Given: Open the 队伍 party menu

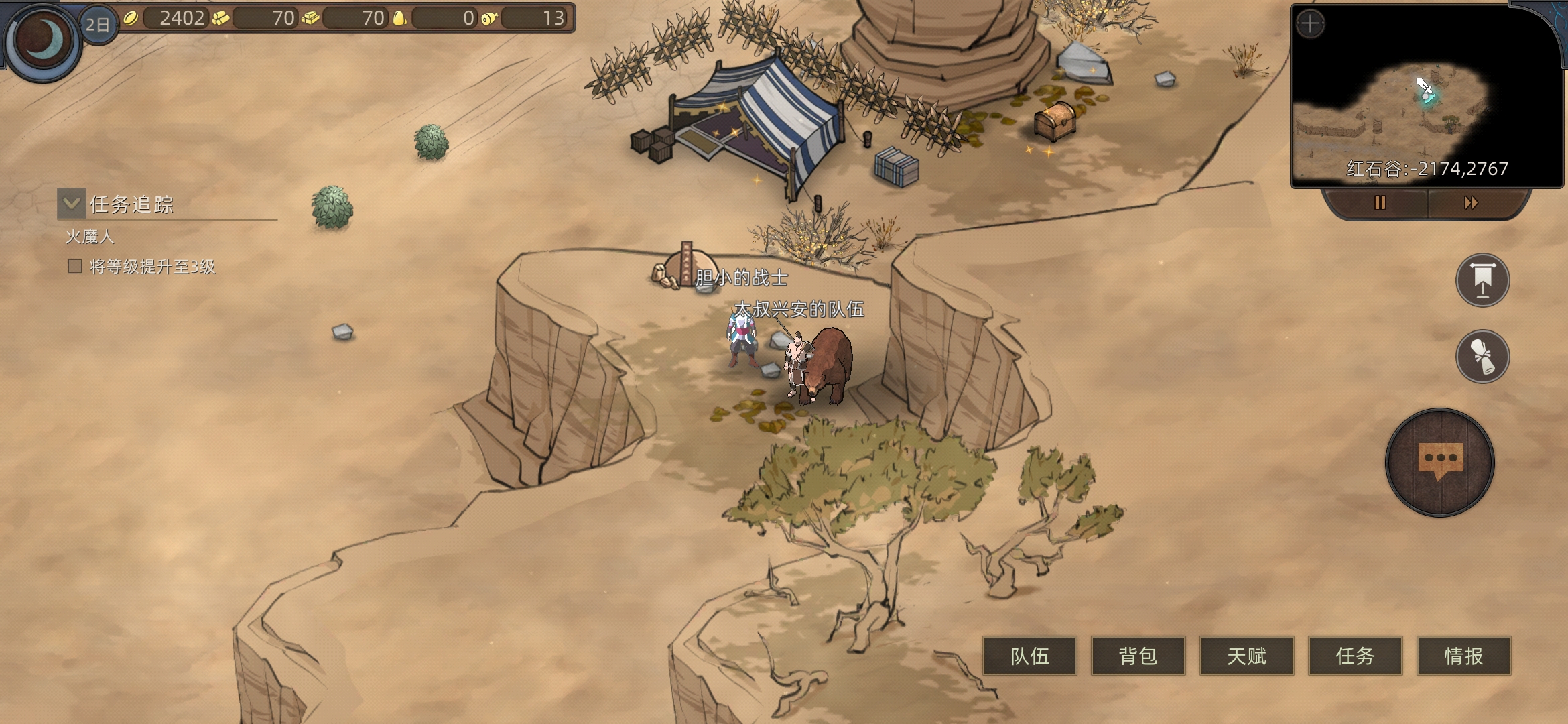Looking at the screenshot, I should (1030, 656).
